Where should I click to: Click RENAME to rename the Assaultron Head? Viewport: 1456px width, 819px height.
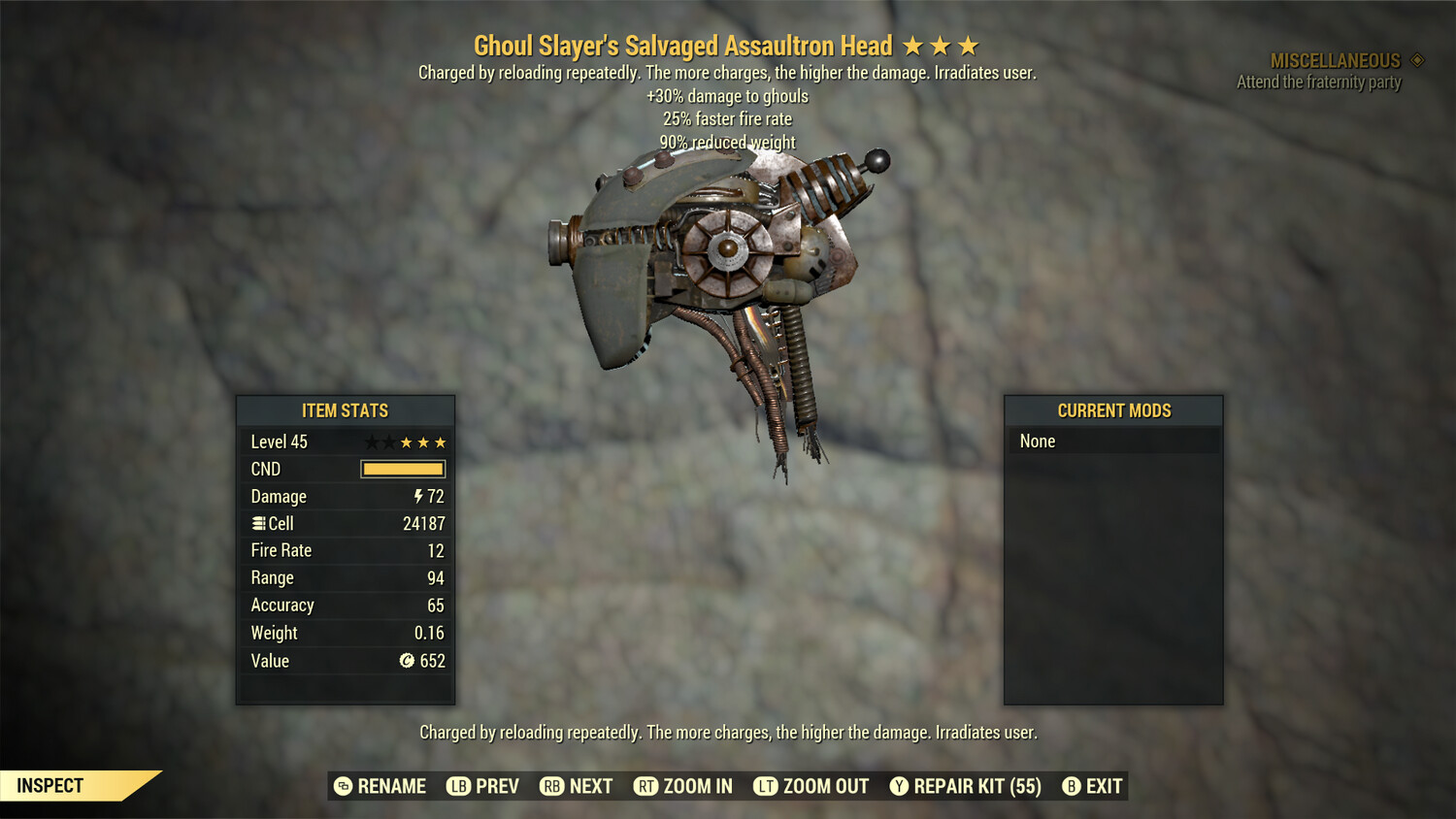click(x=392, y=786)
